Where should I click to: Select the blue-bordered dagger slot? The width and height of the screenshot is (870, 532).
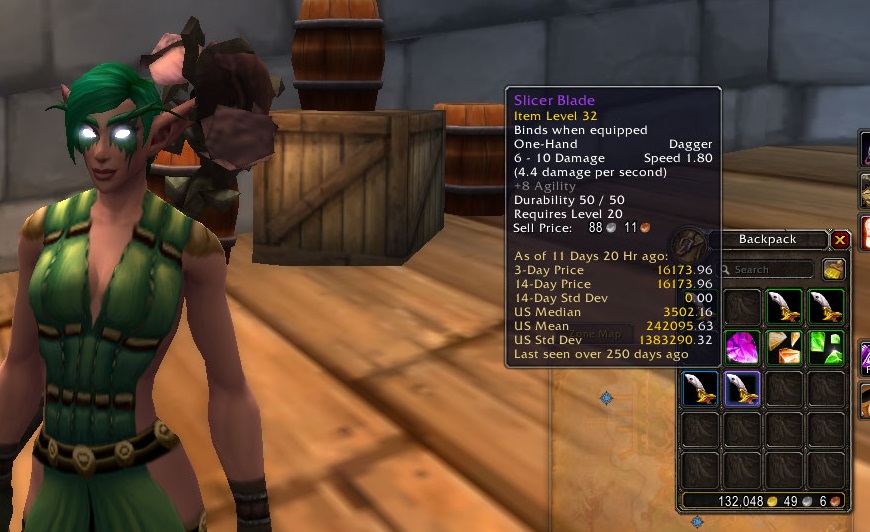700,389
